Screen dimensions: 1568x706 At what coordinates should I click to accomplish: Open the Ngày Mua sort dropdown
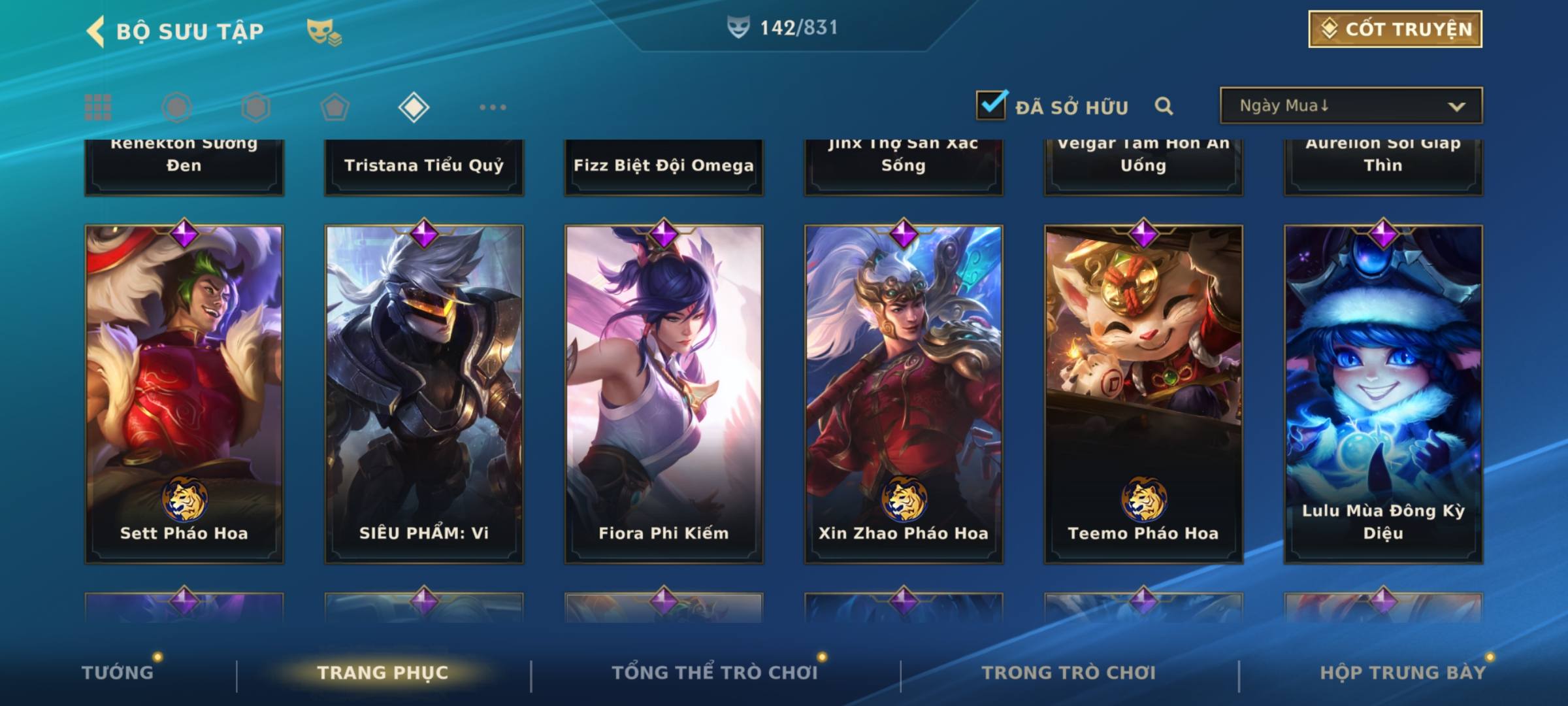(1350, 106)
